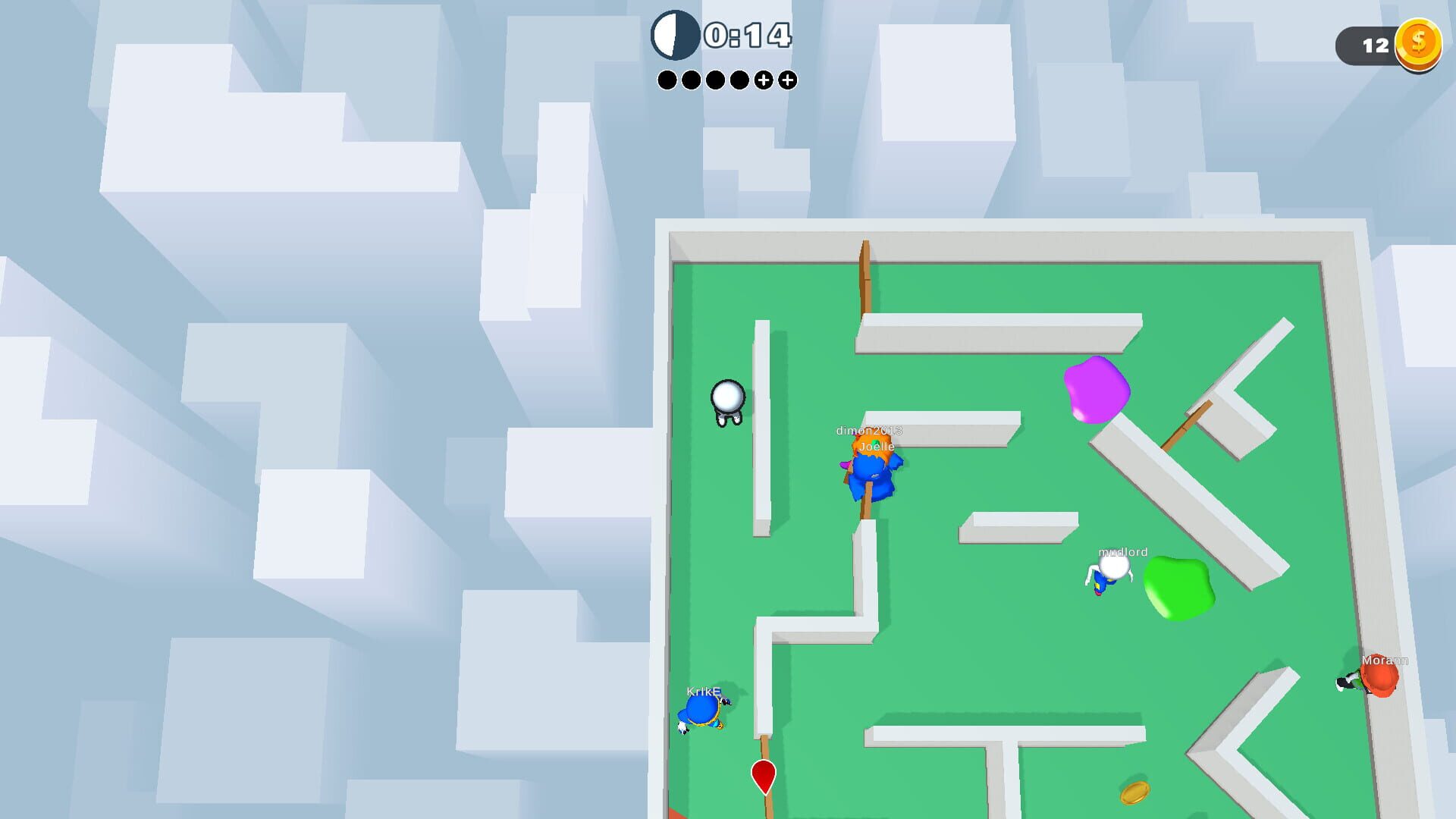The width and height of the screenshot is (1456, 819).
Task: Click the fourth round progress dot
Action: click(x=740, y=78)
